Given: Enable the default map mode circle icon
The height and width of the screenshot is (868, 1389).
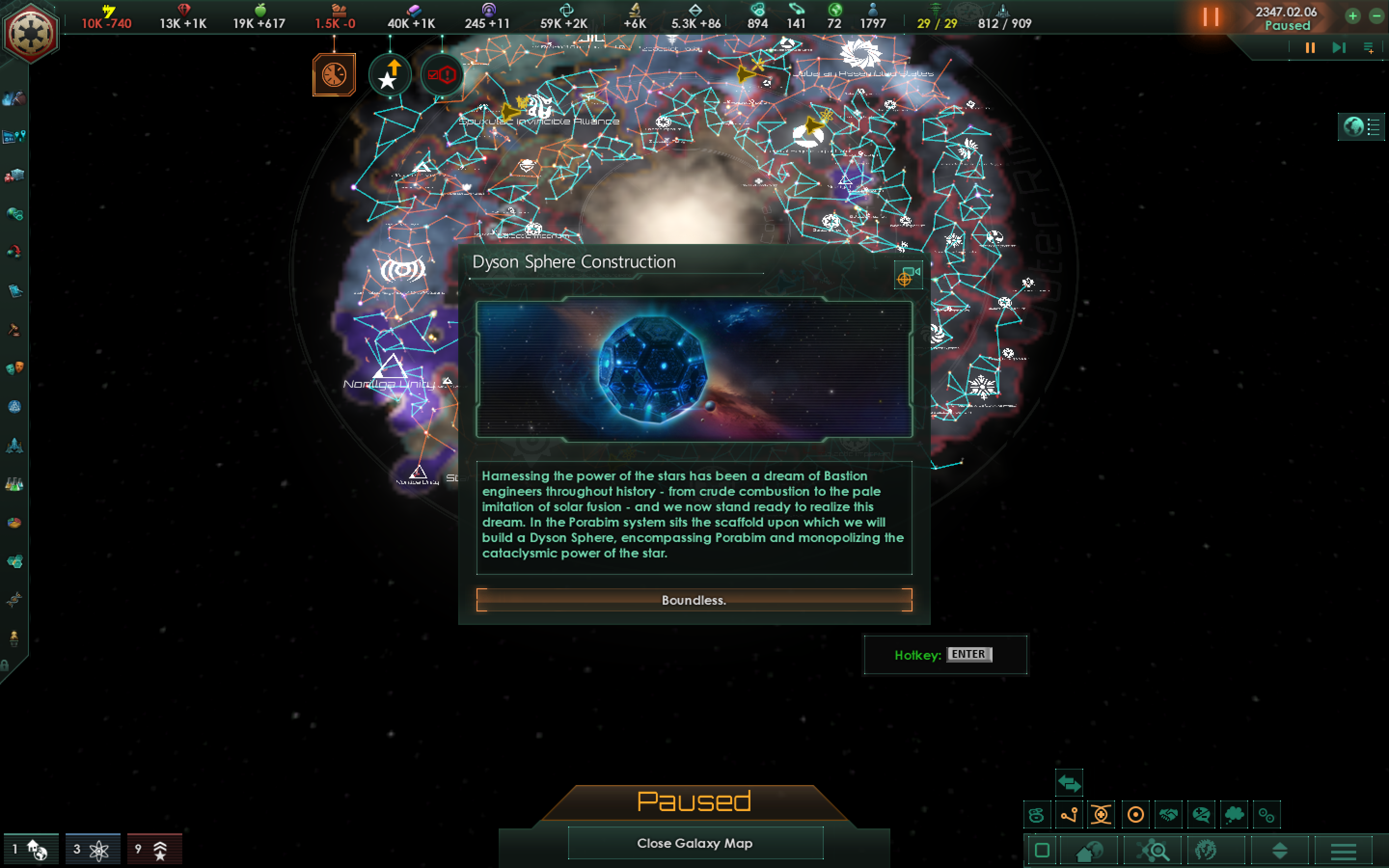Looking at the screenshot, I should pyautogui.click(x=1136, y=814).
